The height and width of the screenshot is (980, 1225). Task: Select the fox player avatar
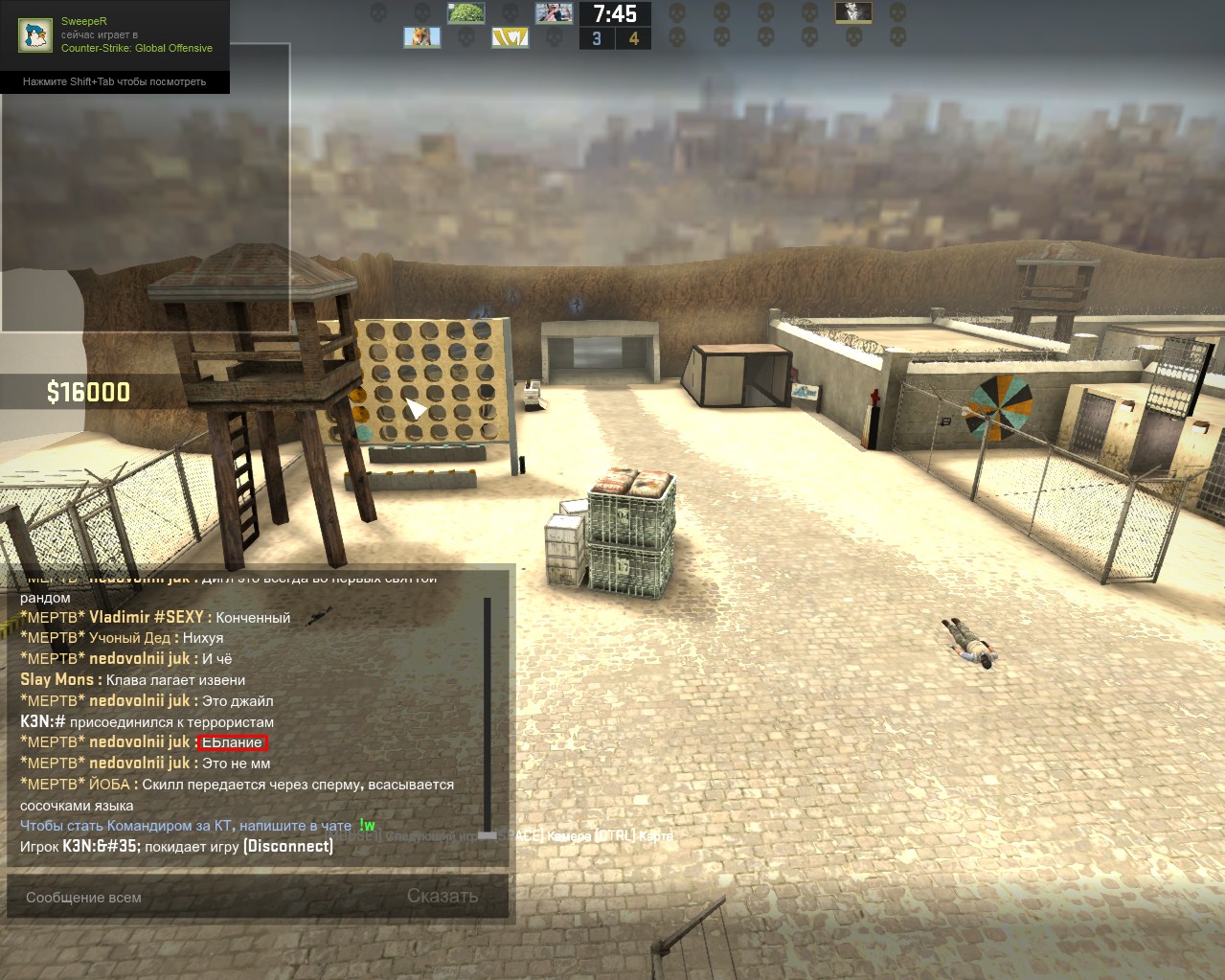tap(421, 38)
